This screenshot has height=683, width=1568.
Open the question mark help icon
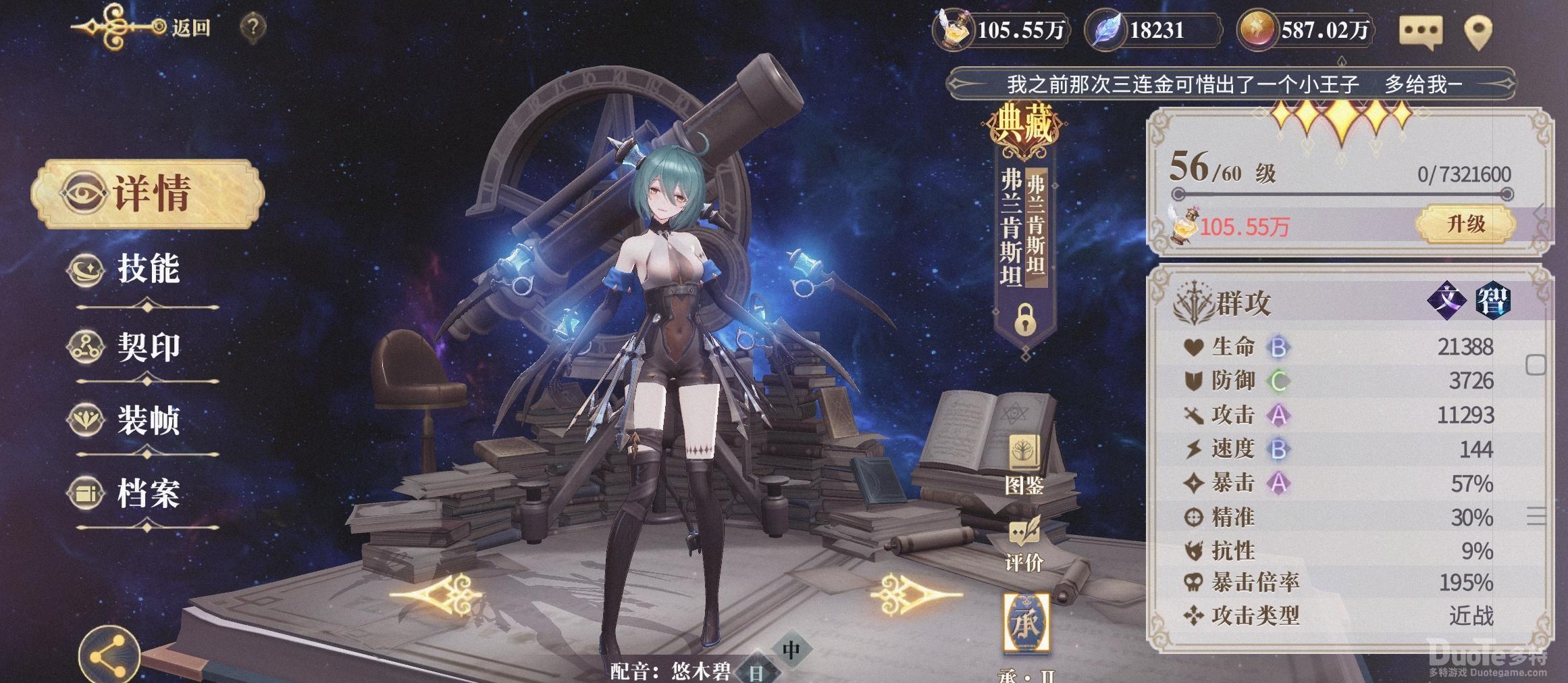point(253,27)
